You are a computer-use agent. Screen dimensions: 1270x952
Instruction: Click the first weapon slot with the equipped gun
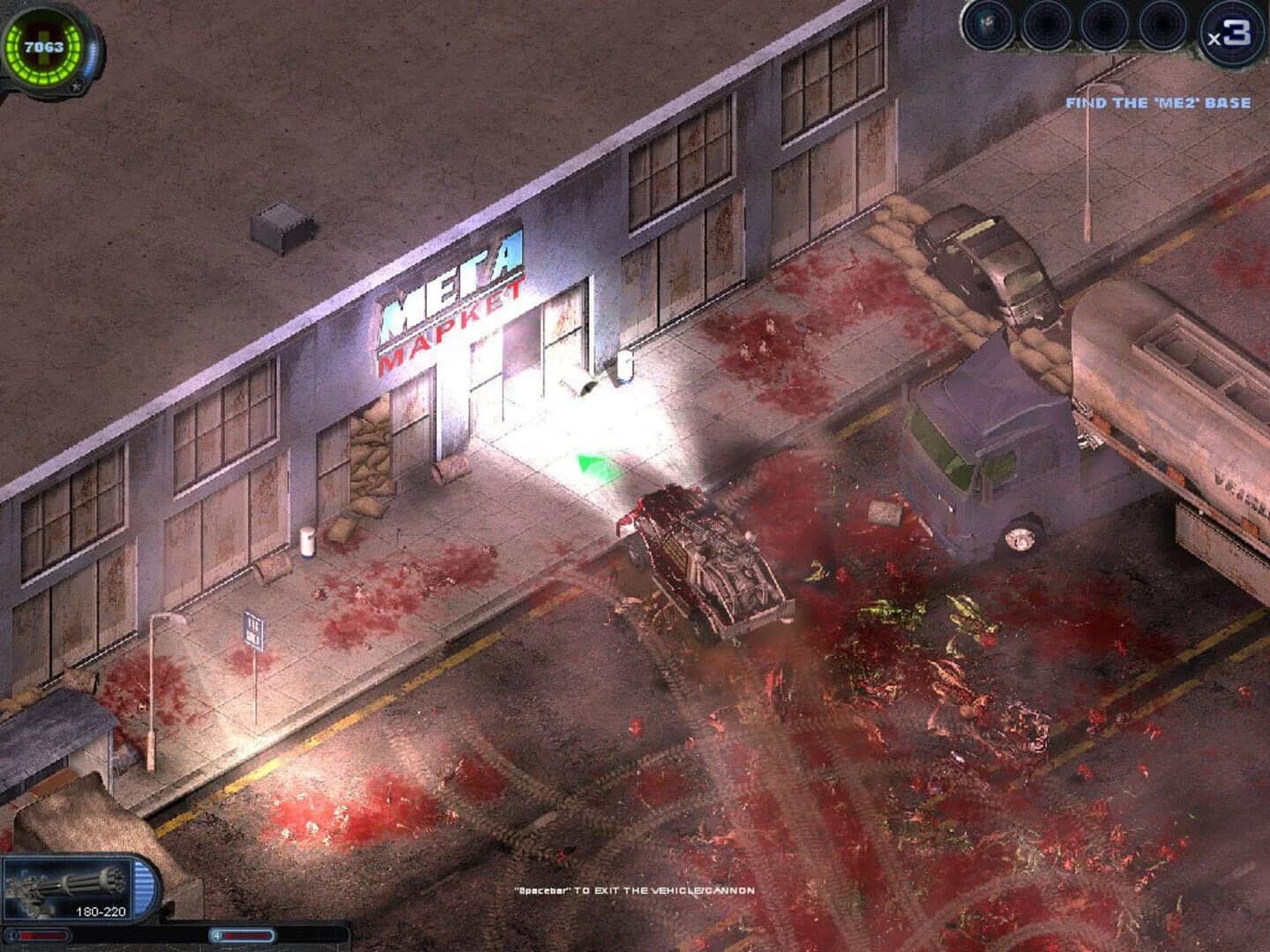pos(988,26)
